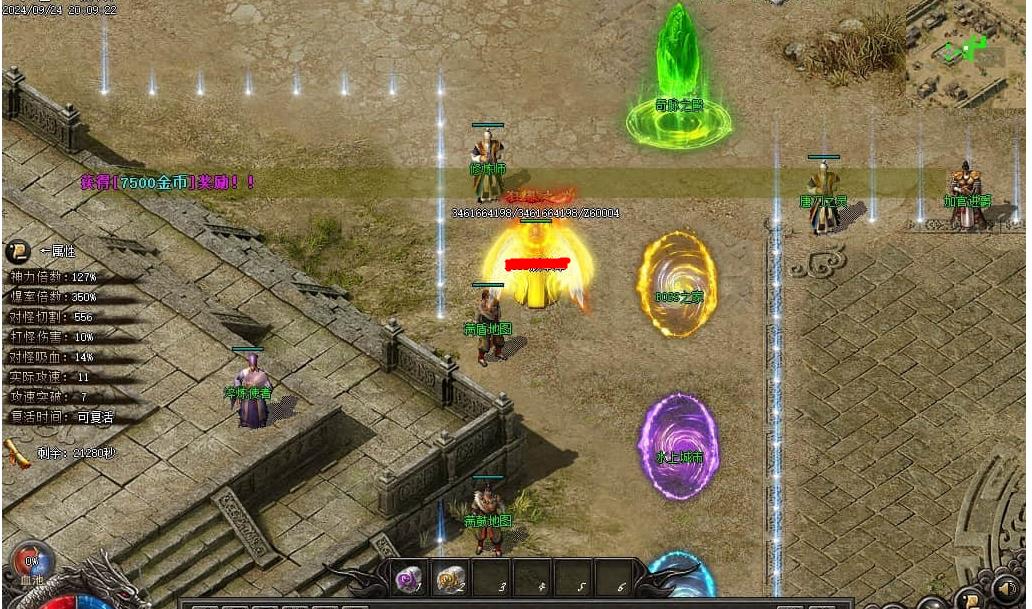Open the 血池 blood pool orb
1032x609 pixels.
(30, 561)
